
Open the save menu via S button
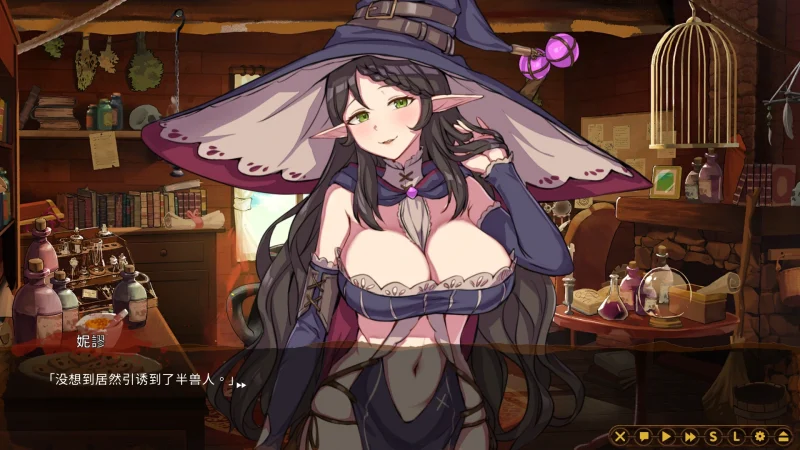pos(713,436)
